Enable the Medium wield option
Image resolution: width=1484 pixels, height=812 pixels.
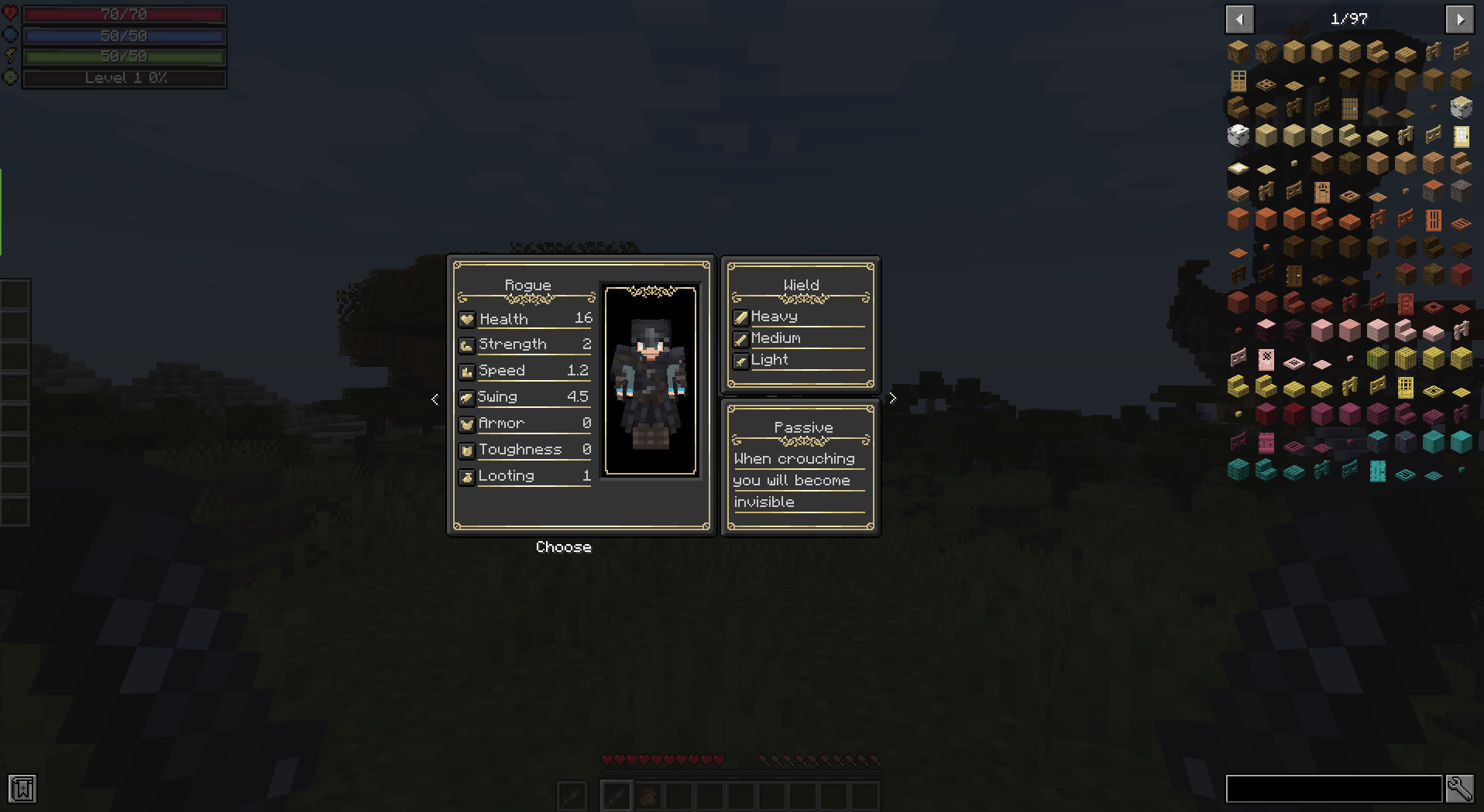[x=741, y=338]
